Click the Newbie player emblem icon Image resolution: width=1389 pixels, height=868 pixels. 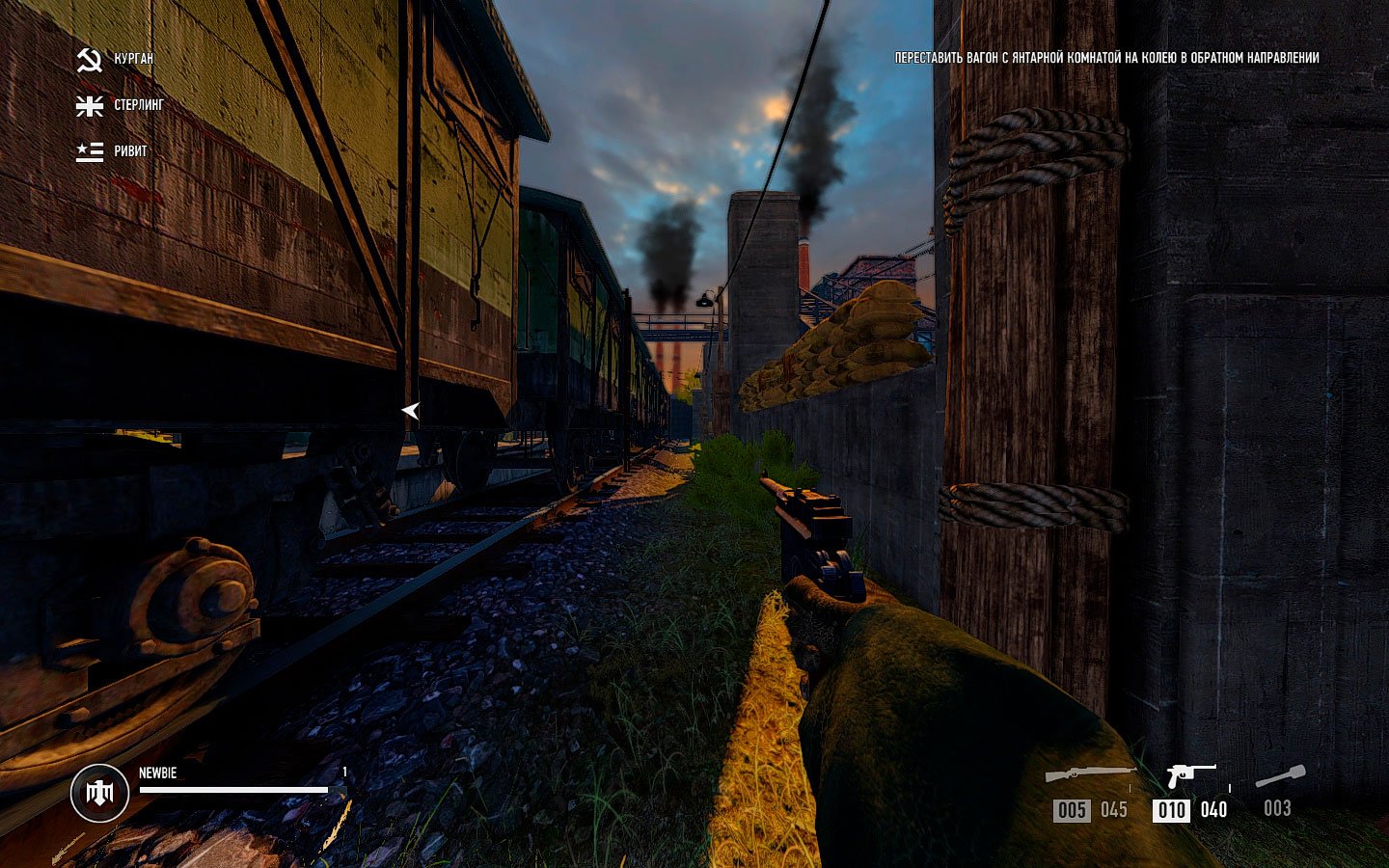[x=99, y=793]
